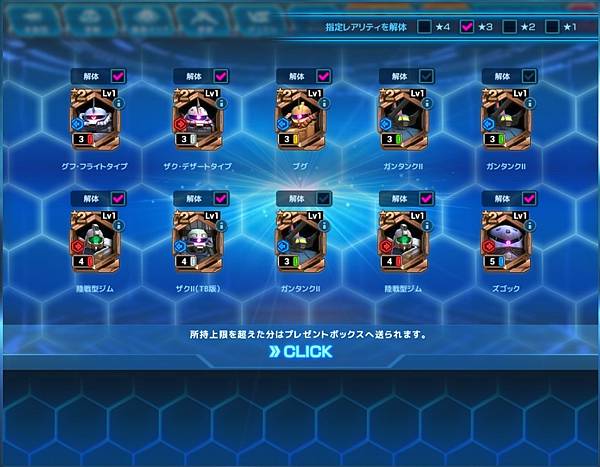Tick the ★2 rarity dismantle checkbox
Screen dimensions: 600x467
click(509, 27)
